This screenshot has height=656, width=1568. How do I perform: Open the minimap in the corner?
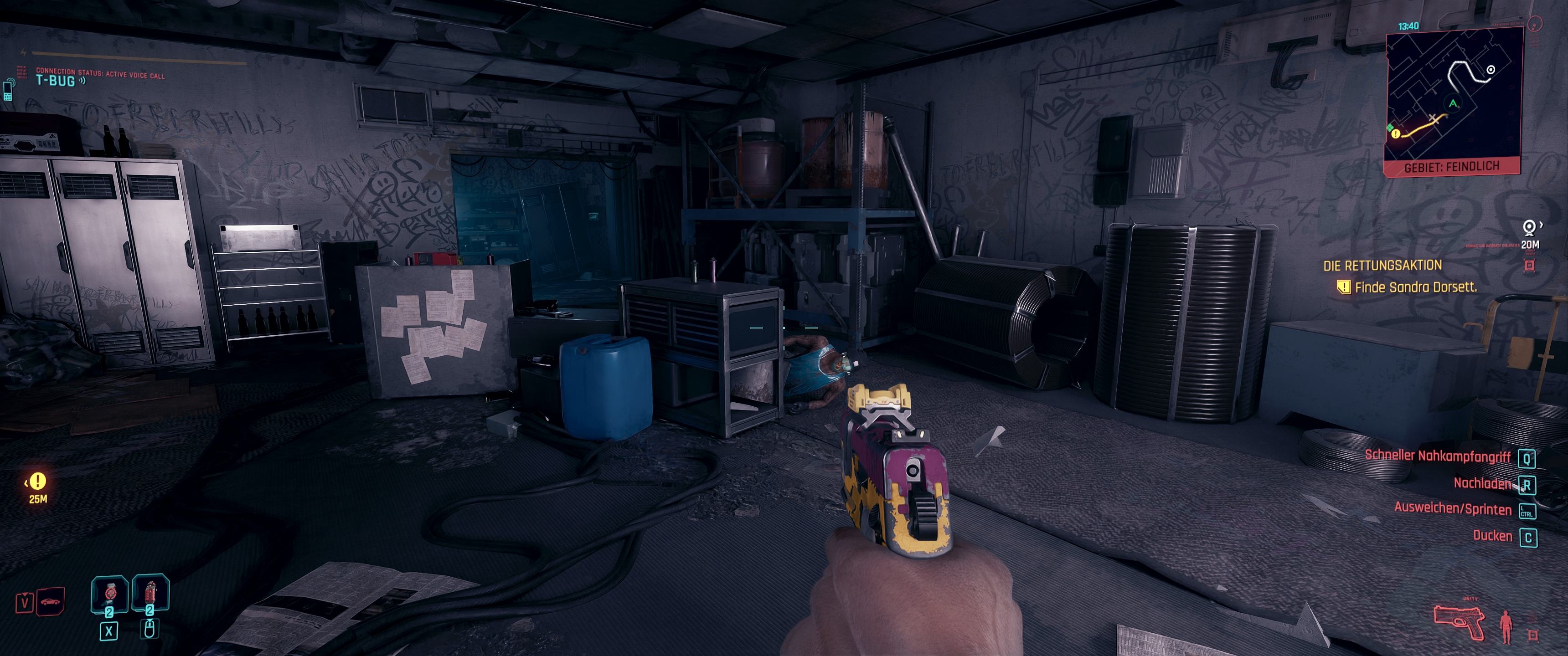pyautogui.click(x=1454, y=97)
